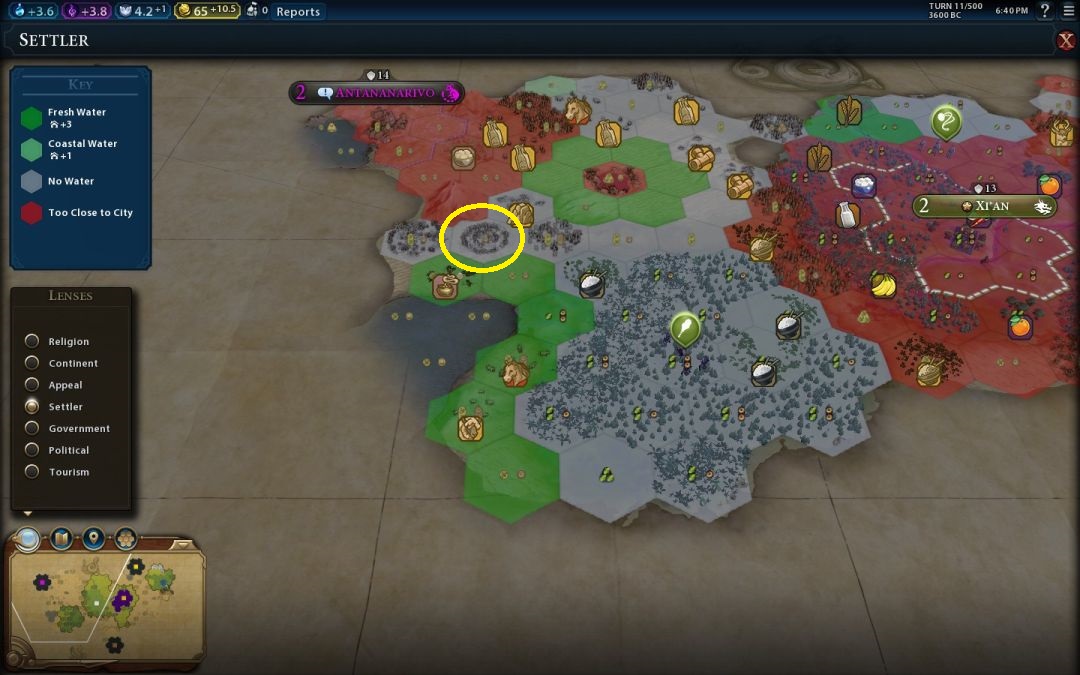Open the map pin tool
Viewport: 1080px width, 675px height.
[93, 540]
